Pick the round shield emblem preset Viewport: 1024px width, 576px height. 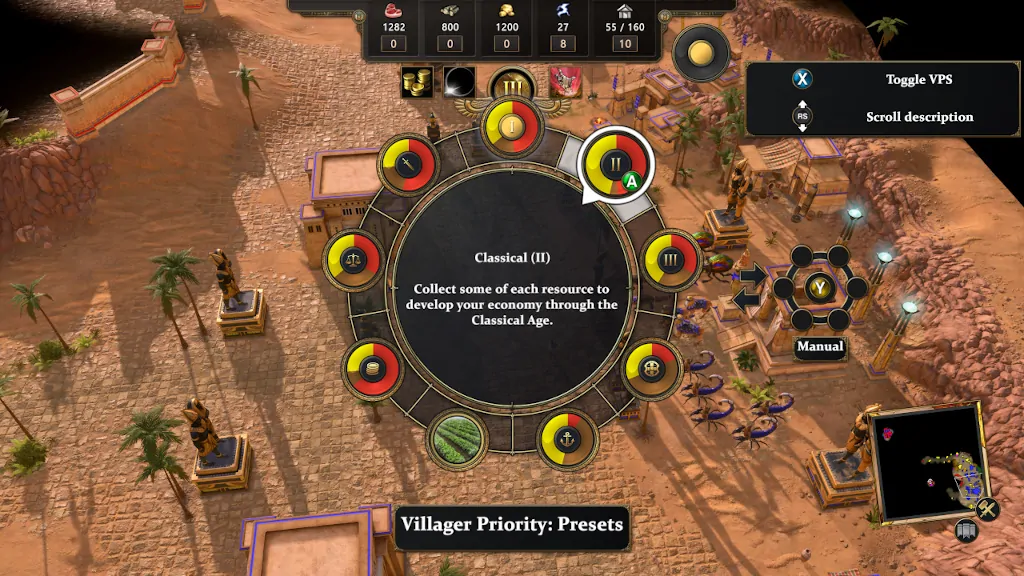click(653, 369)
